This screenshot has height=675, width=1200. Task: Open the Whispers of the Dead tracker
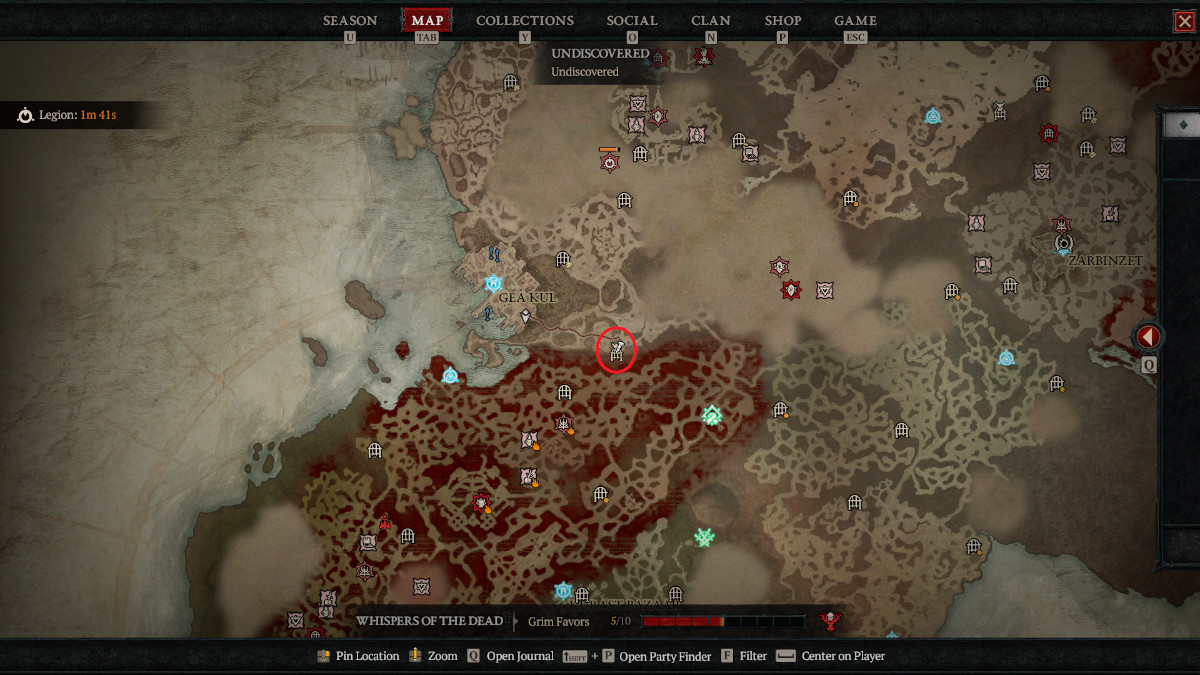[430, 621]
